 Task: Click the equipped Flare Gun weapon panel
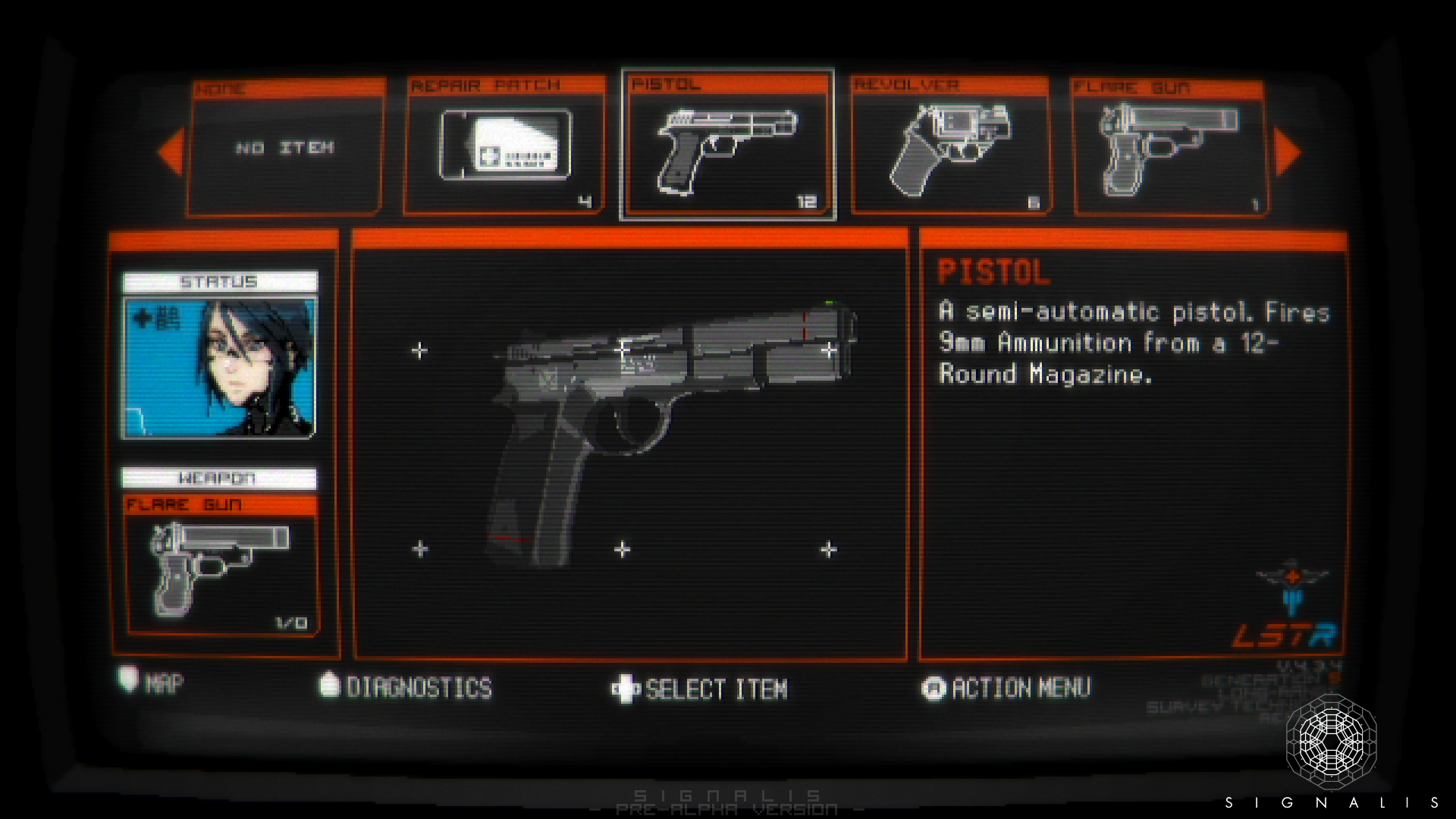(221, 565)
